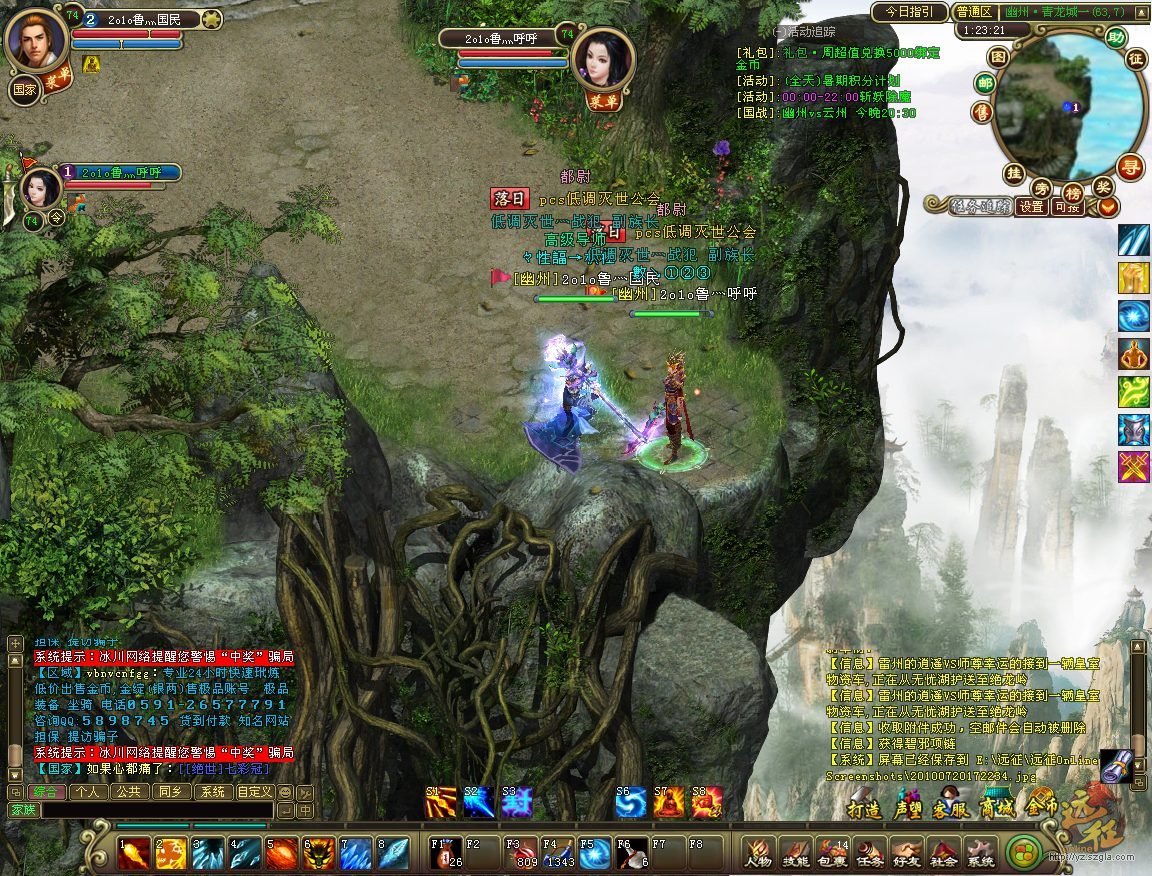Click the 国家 country button under portrait
The height and width of the screenshot is (876, 1152).
(x=25, y=87)
